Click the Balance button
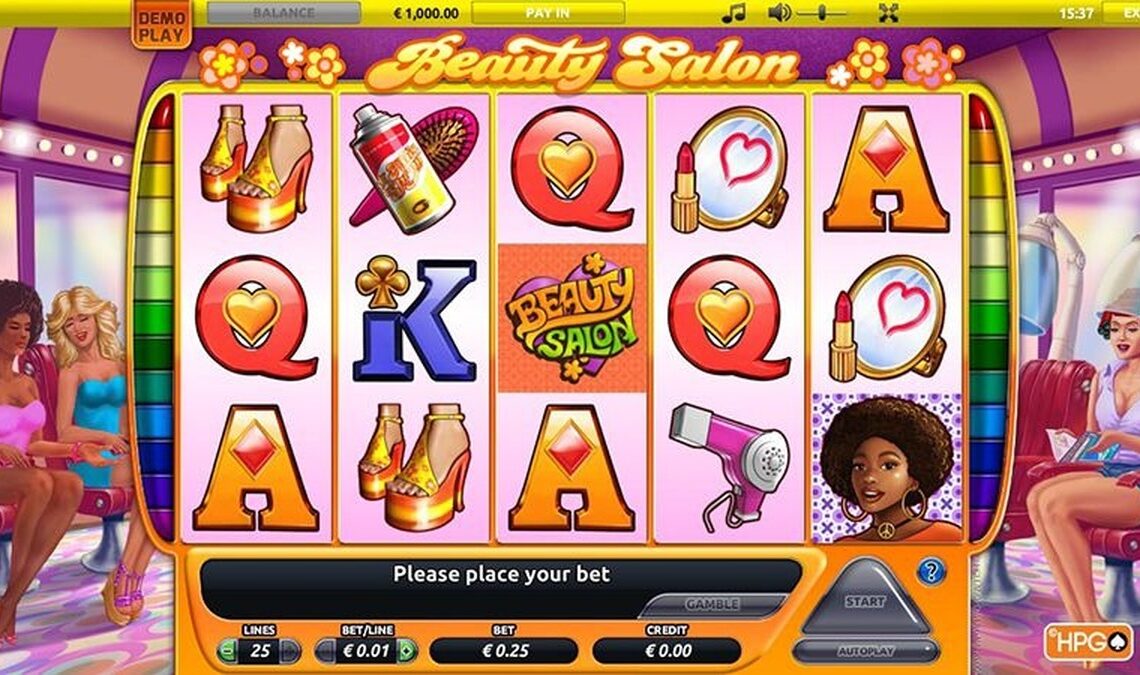This screenshot has height=675, width=1140. pos(284,13)
